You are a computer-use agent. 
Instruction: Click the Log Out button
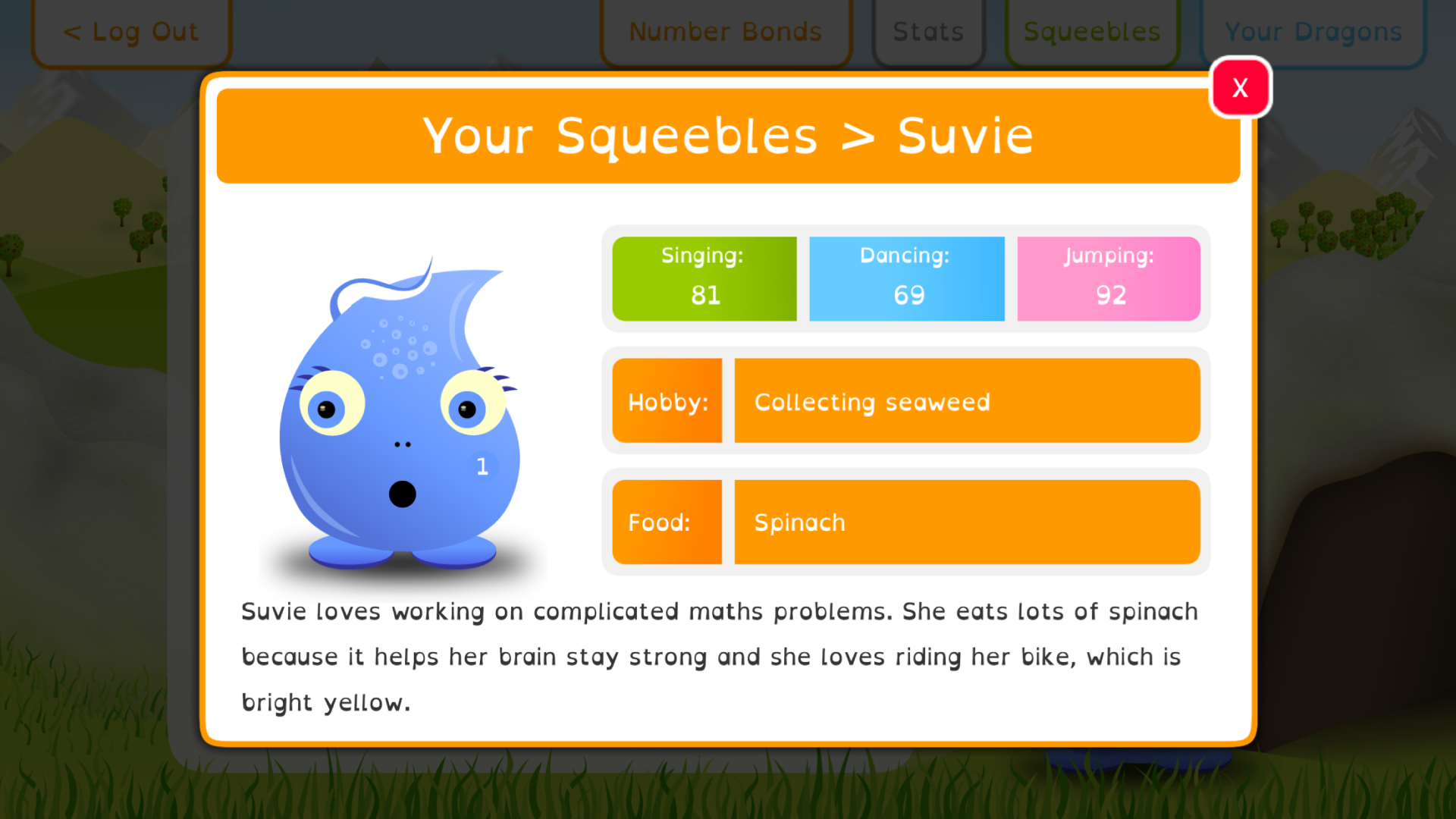pyautogui.click(x=130, y=32)
